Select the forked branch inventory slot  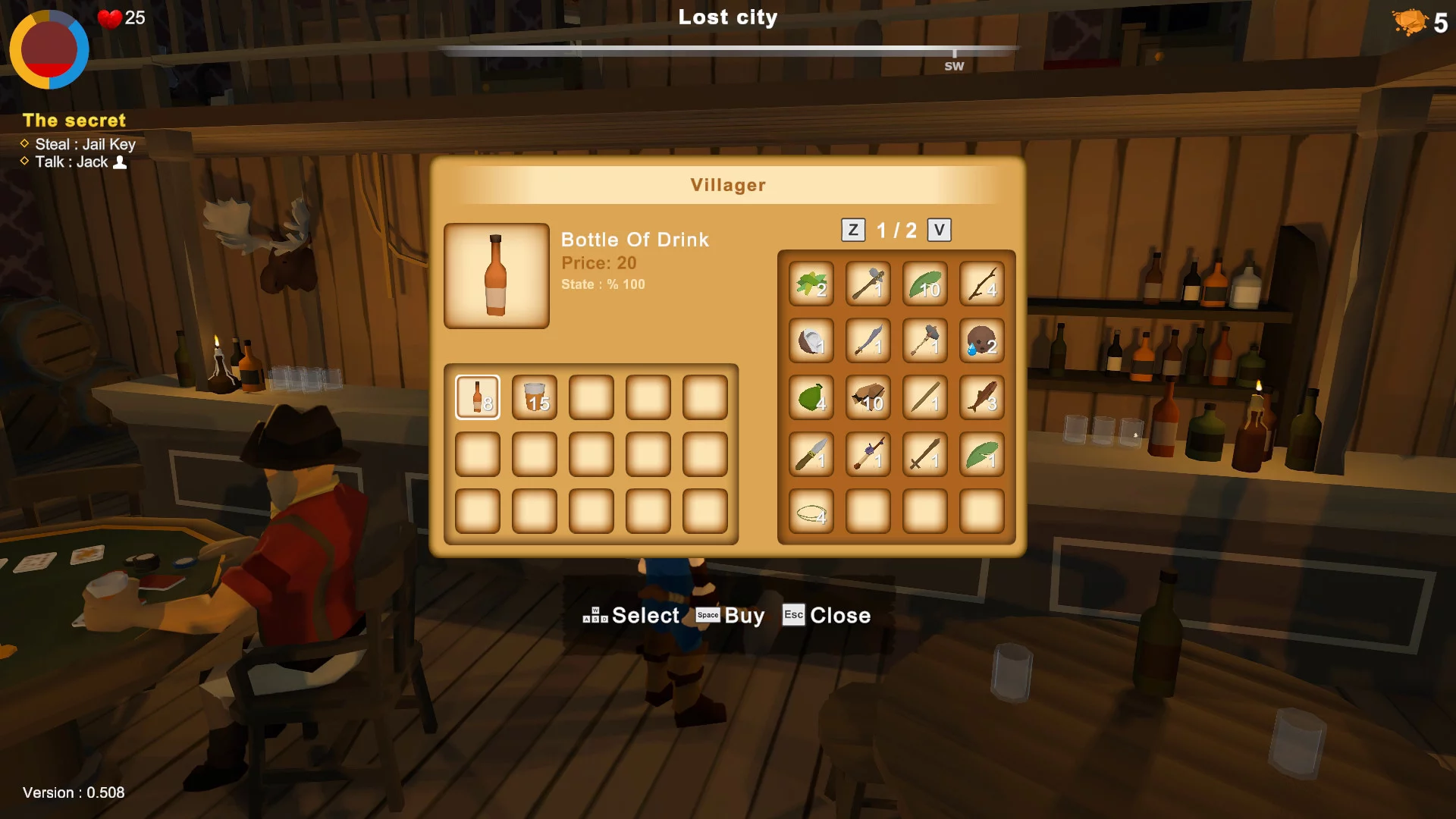[x=982, y=284]
